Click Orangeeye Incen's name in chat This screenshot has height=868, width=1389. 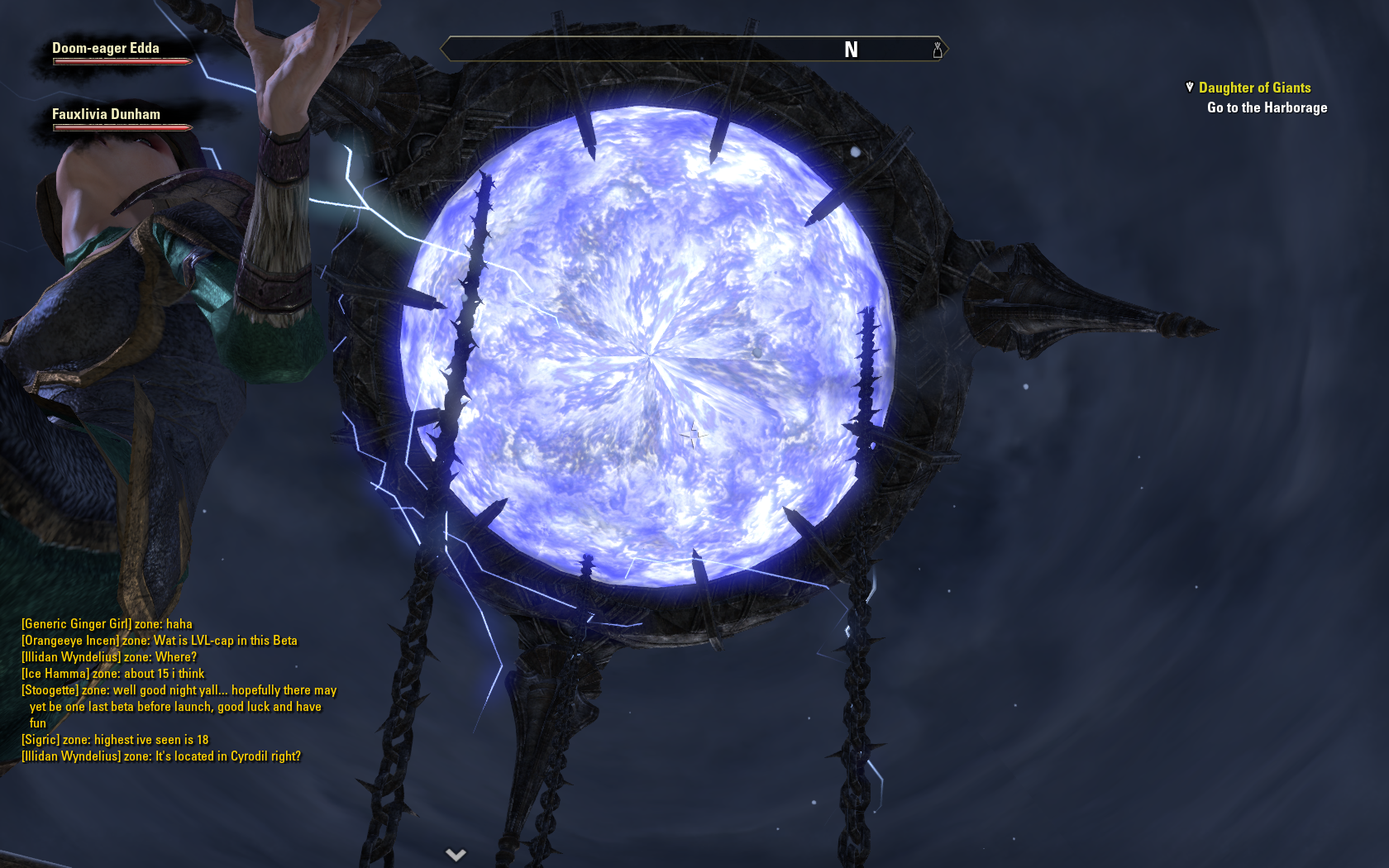70,641
